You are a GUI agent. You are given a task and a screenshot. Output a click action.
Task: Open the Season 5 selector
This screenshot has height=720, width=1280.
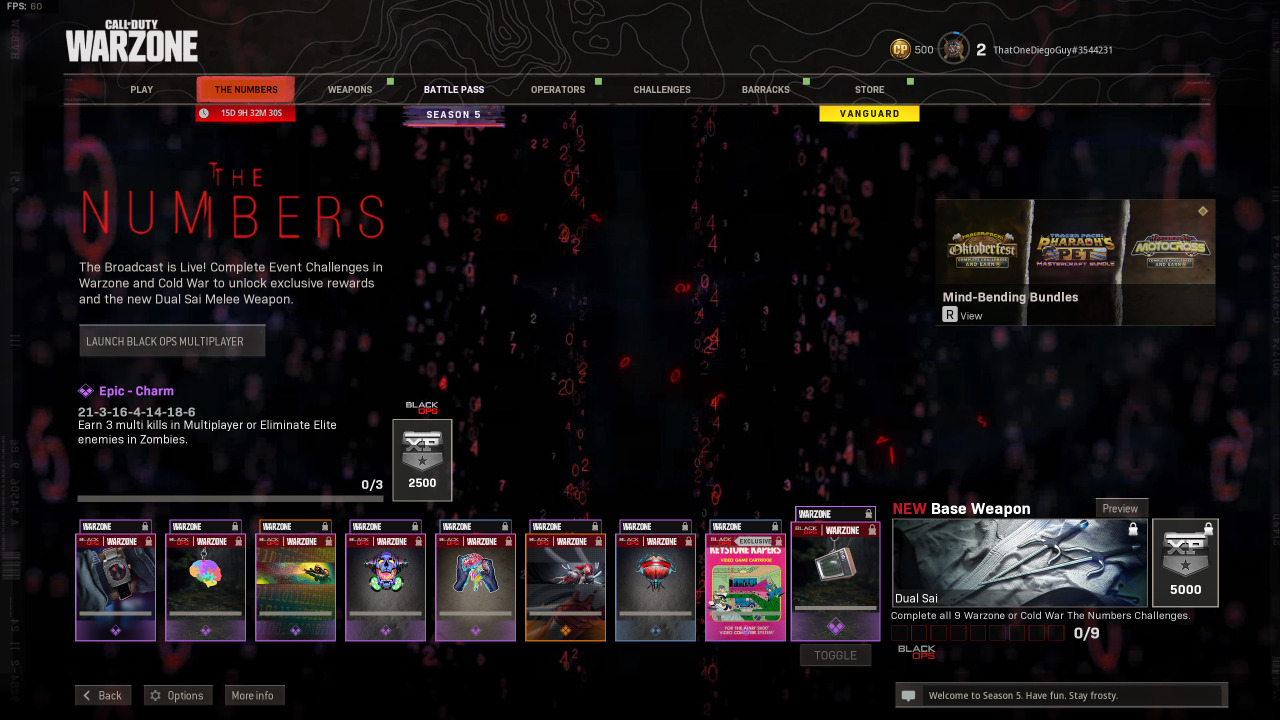coord(454,114)
